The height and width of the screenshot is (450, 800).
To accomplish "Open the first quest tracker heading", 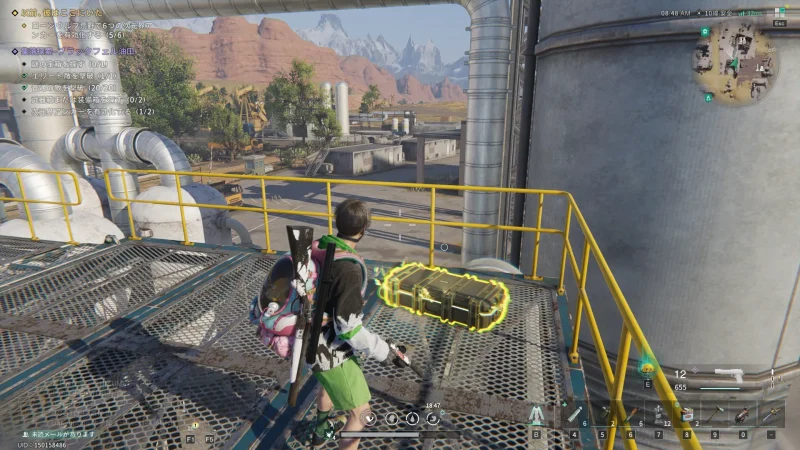I will pos(60,13).
